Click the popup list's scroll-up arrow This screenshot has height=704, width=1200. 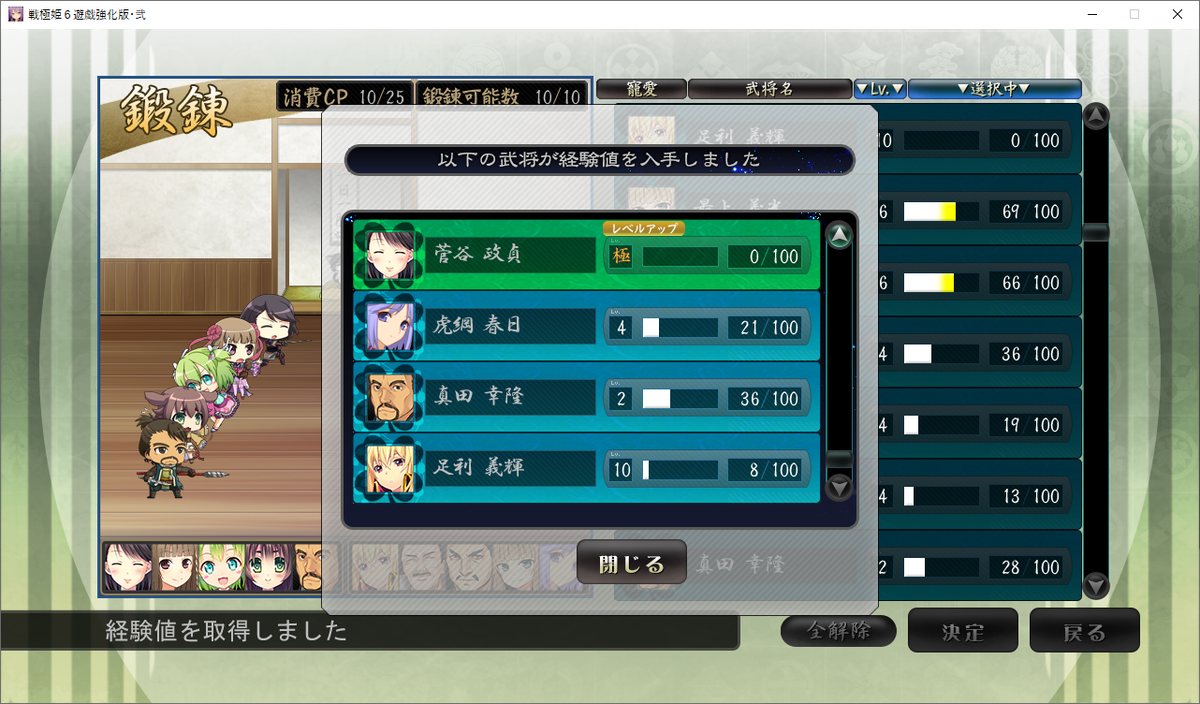click(840, 236)
